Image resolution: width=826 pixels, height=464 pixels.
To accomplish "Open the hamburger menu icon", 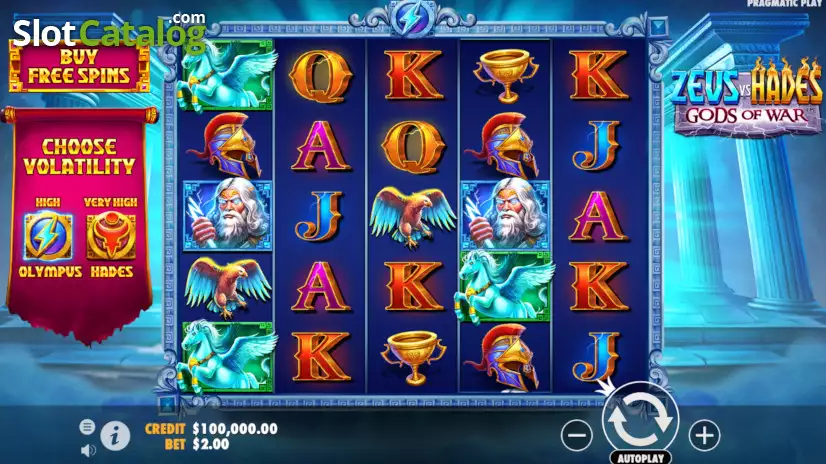I will click(87, 427).
